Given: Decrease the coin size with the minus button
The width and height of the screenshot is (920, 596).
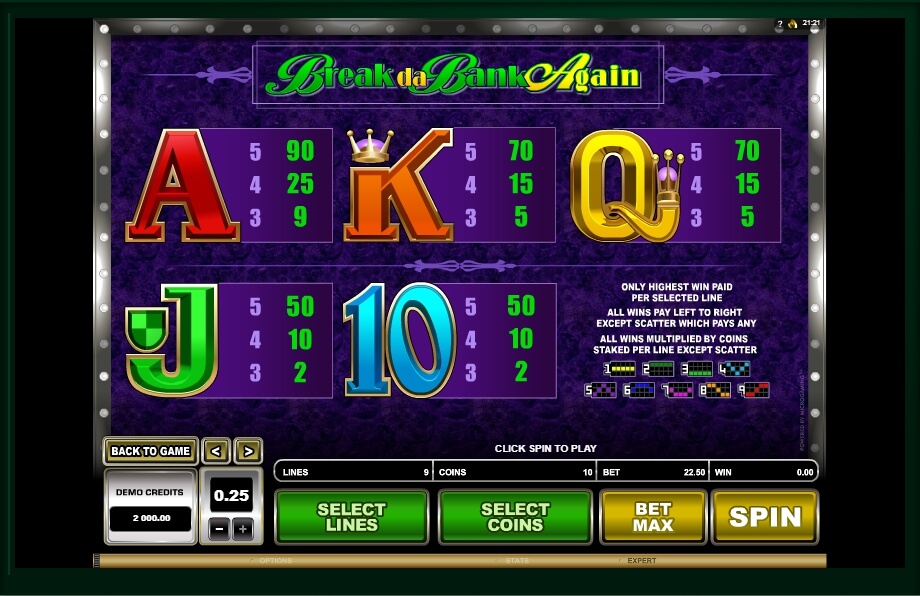Looking at the screenshot, I should point(219,529).
